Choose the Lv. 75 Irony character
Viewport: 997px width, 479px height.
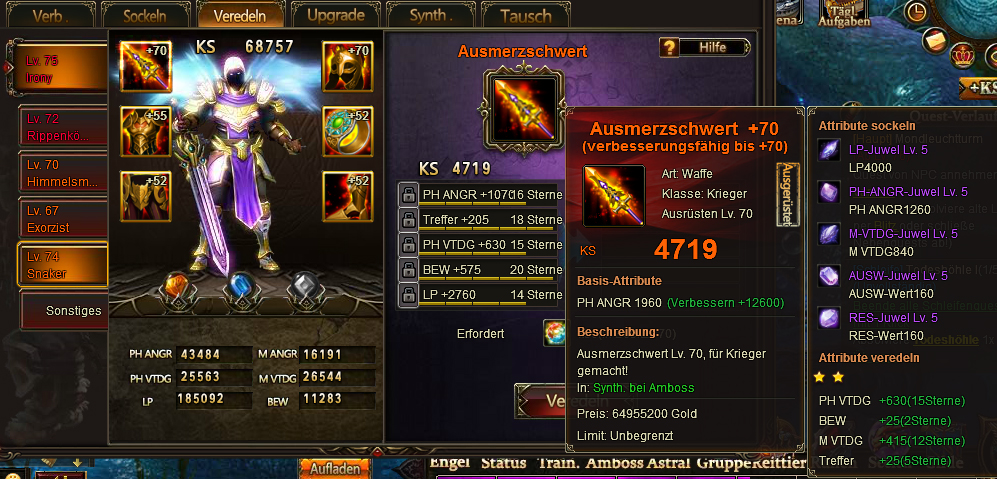[x=62, y=69]
